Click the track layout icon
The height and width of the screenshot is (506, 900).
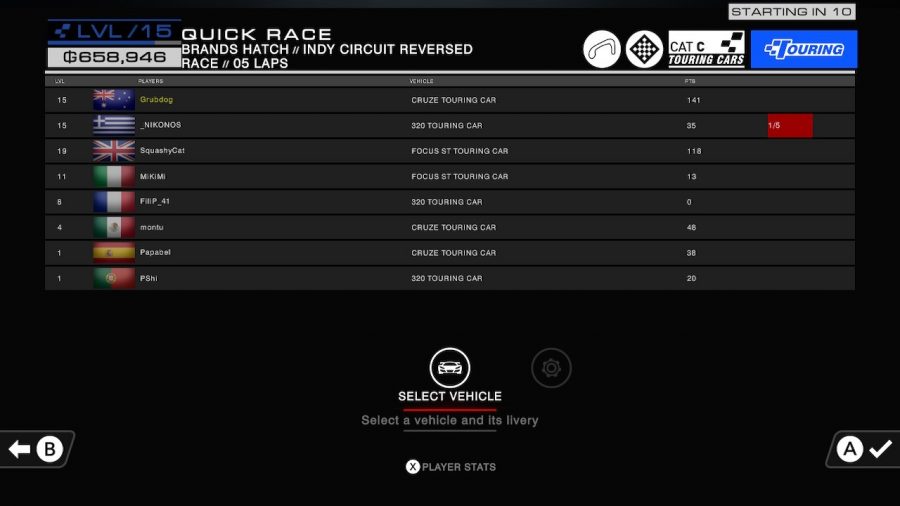pos(602,49)
